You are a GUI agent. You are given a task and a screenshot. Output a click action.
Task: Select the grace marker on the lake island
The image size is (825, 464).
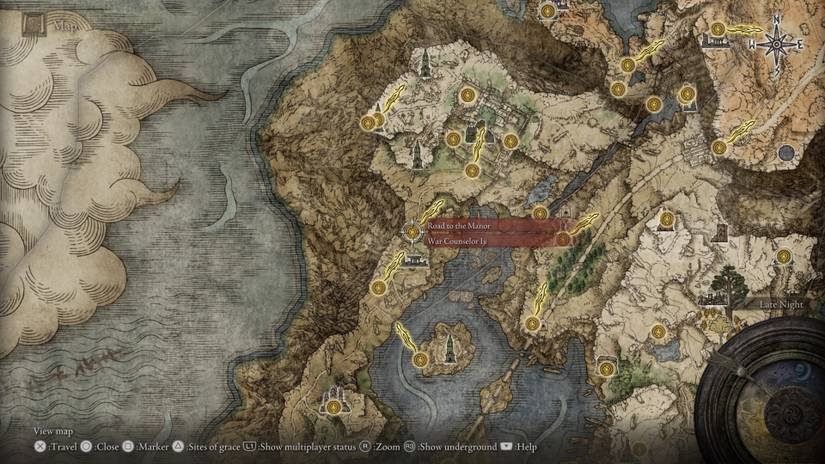[420, 358]
